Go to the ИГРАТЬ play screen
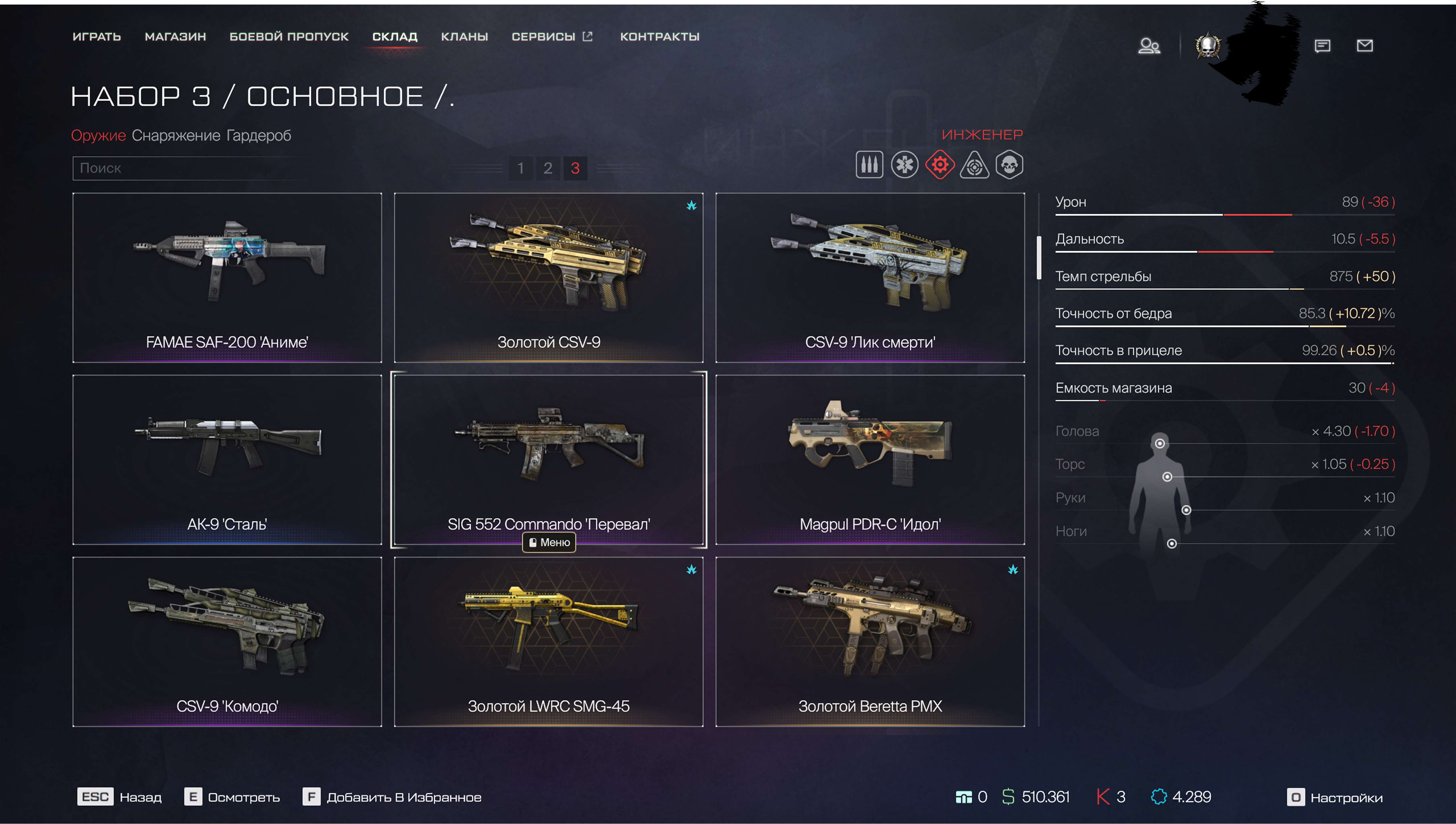 tap(97, 37)
